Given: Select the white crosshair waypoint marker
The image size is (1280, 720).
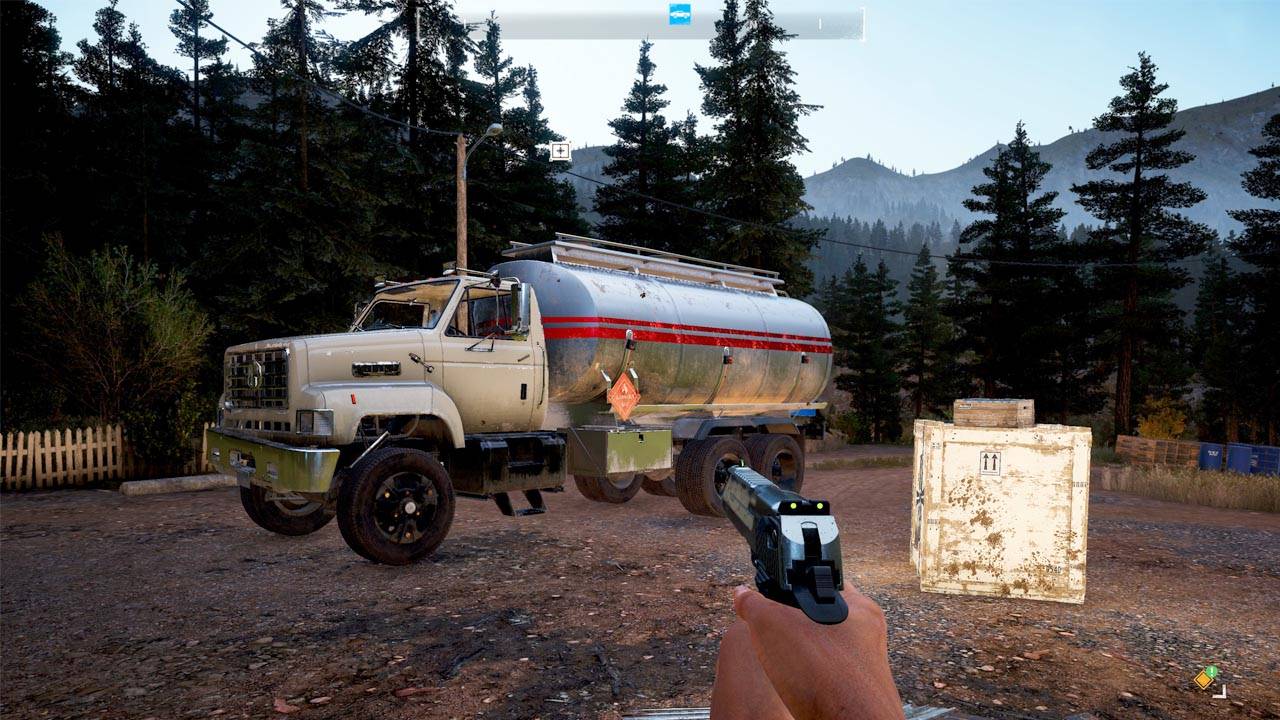Looking at the screenshot, I should click(x=560, y=152).
